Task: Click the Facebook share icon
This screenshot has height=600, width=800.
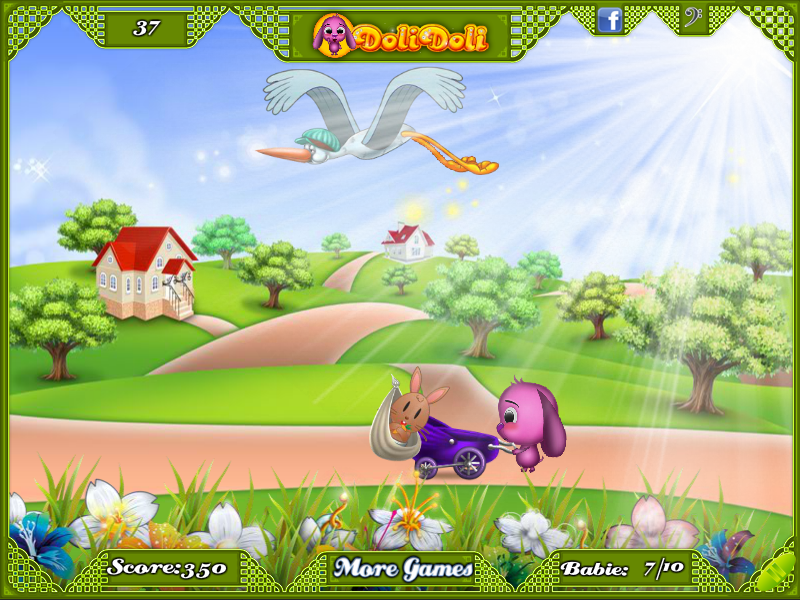Action: 609,19
